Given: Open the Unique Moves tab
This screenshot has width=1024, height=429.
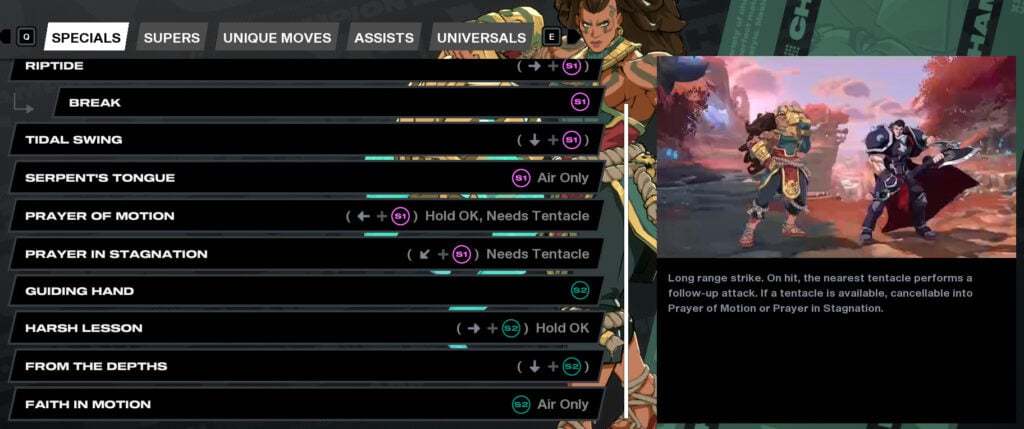Looking at the screenshot, I should click(x=277, y=38).
